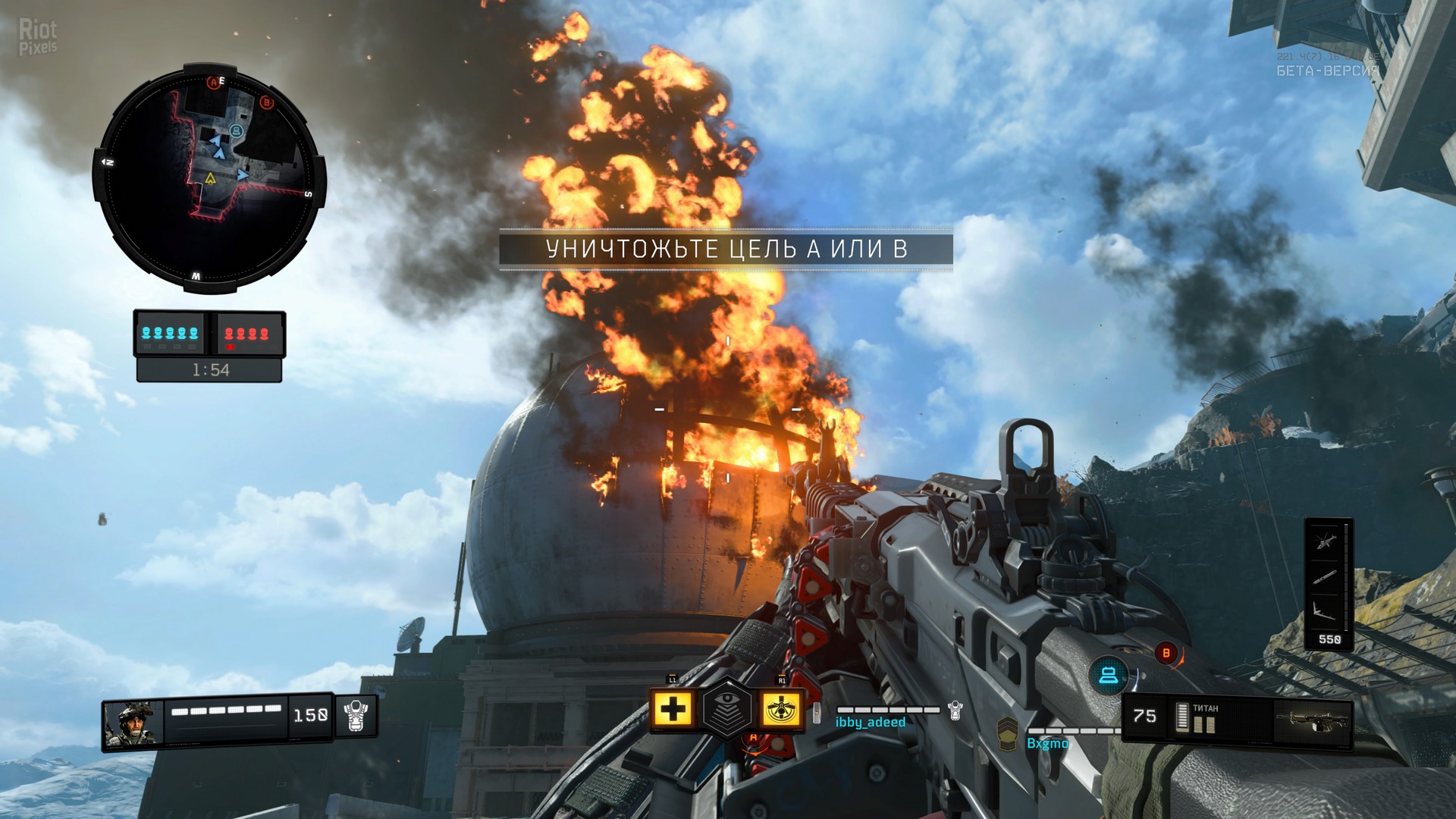Image resolution: width=1456 pixels, height=819 pixels.
Task: Click the blue team alive-players panel
Action: point(170,334)
